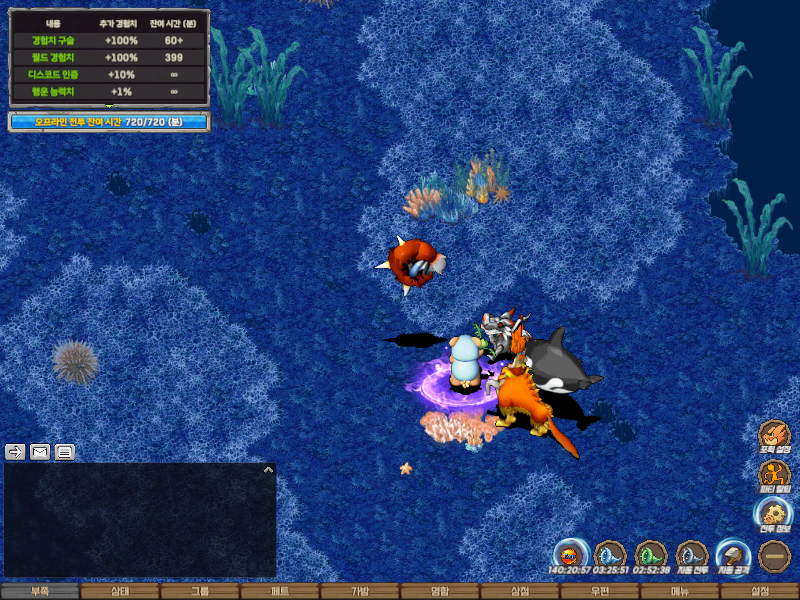Toggle 자동 공격 hammer icon
Screen dimensions: 800x600
click(733, 555)
